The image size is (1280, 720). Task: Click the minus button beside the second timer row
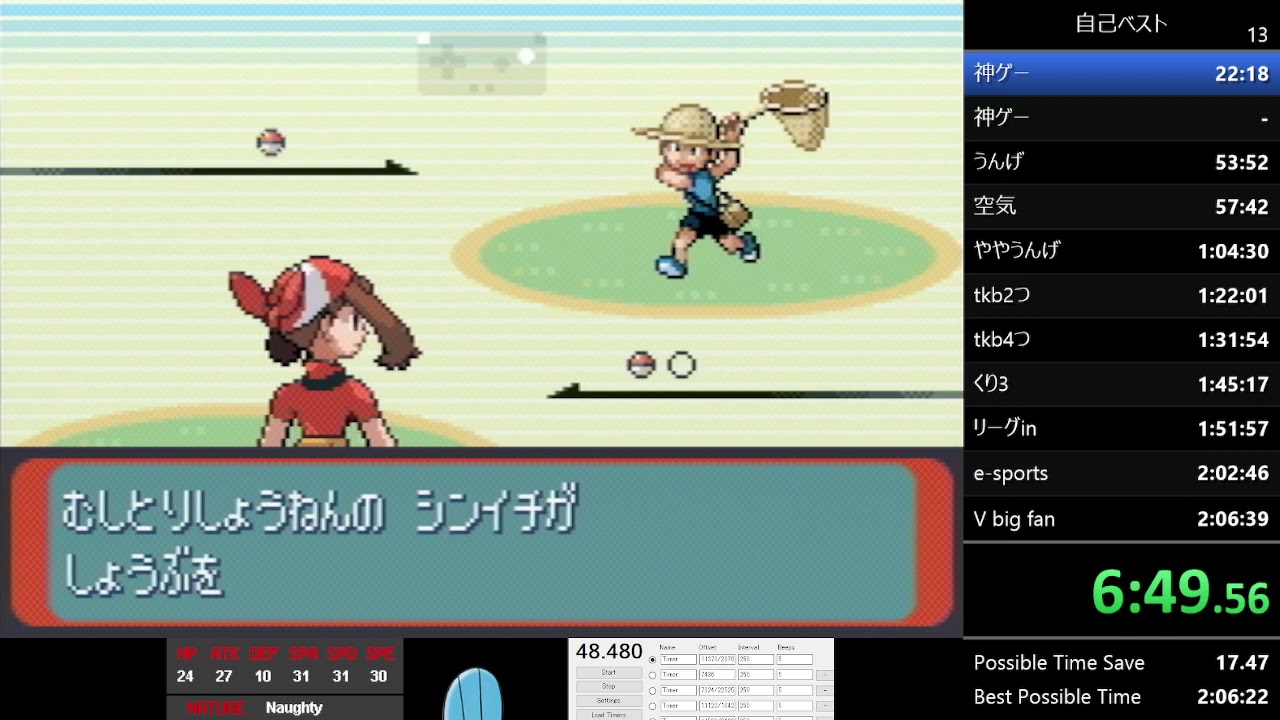tap(825, 674)
